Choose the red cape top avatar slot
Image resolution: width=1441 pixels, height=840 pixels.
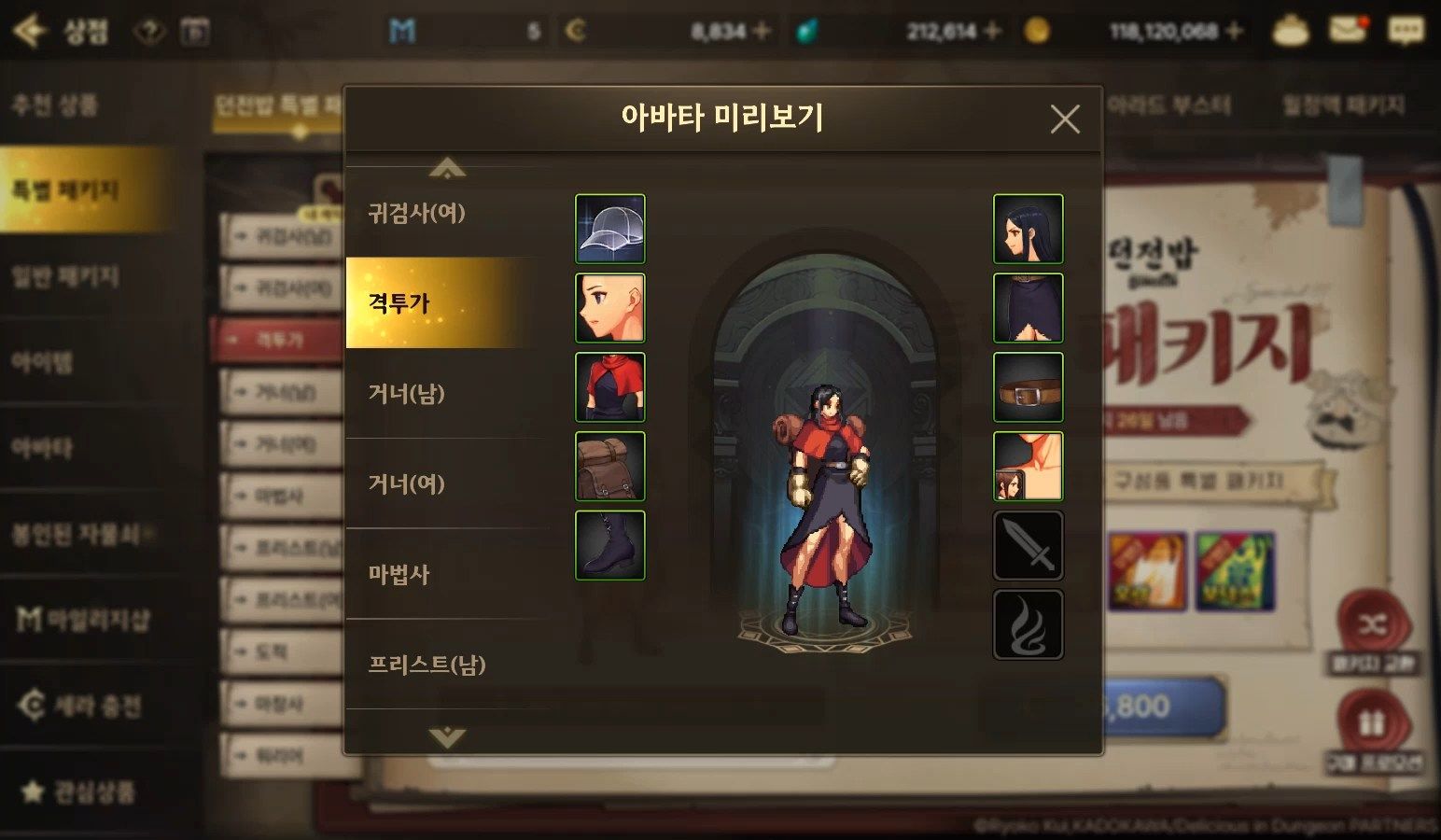pyautogui.click(x=610, y=387)
